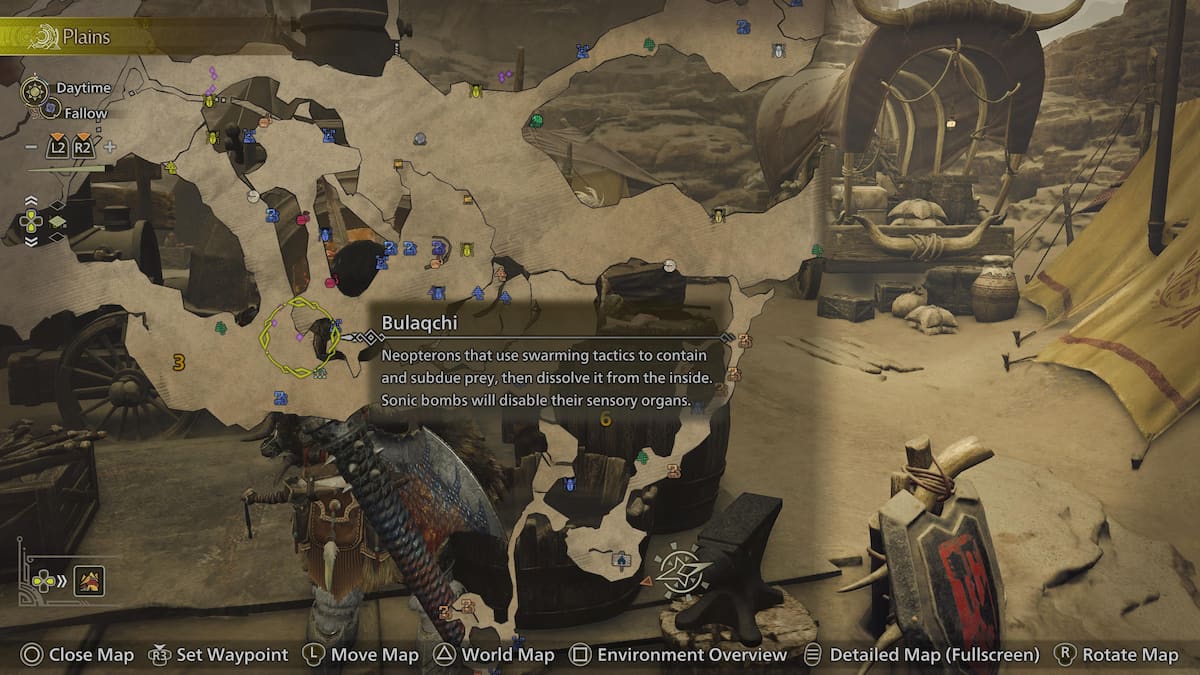
Task: Zoom in with the plus sign
Action: click(x=110, y=147)
